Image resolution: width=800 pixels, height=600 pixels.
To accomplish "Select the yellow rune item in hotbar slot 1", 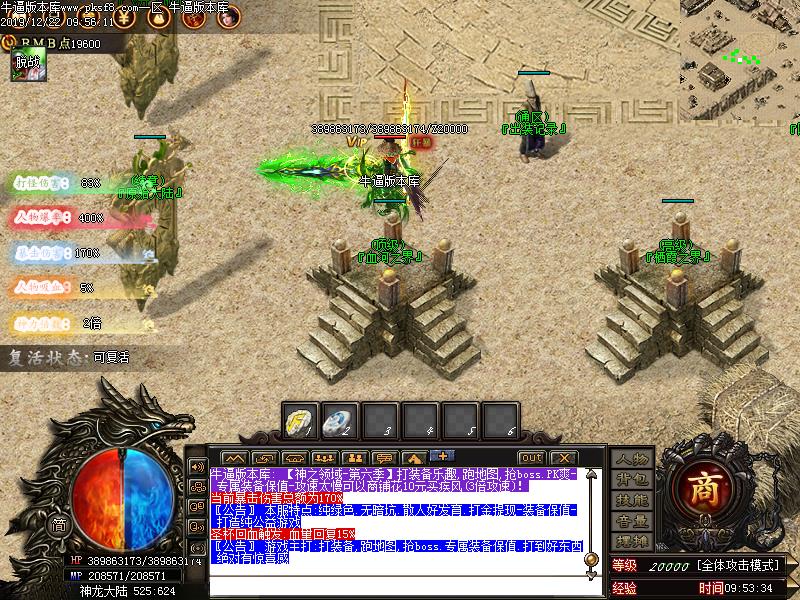I will [300, 420].
